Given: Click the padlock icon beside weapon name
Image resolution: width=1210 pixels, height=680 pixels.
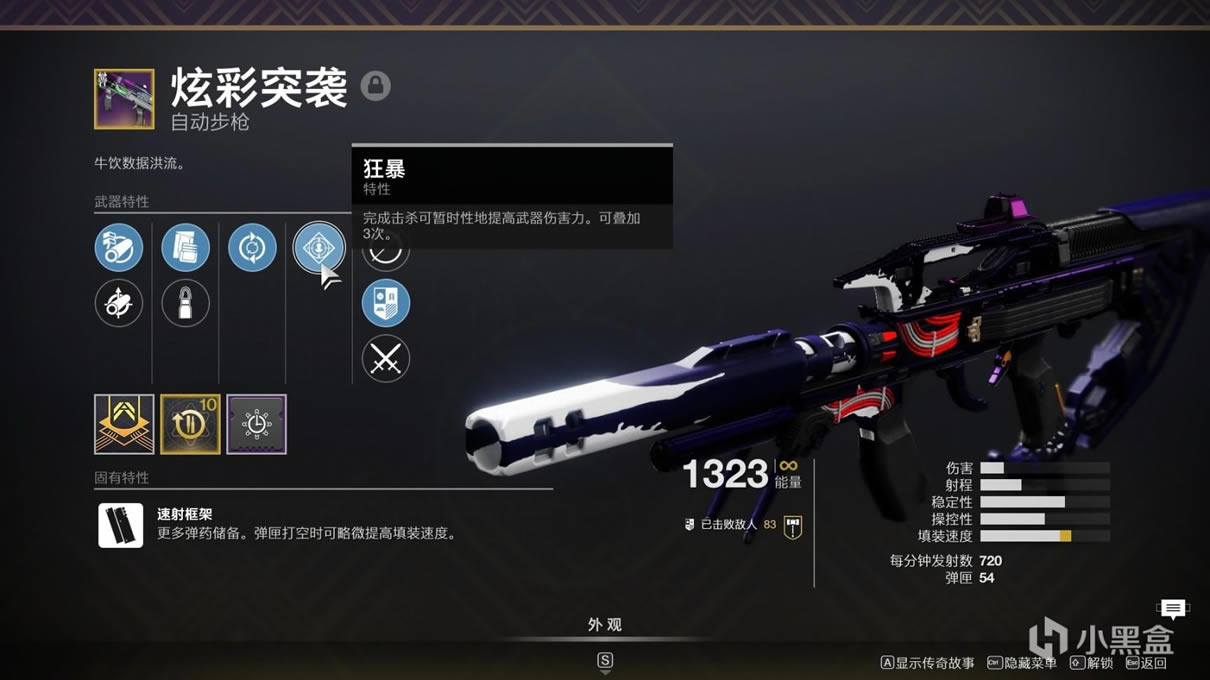Looking at the screenshot, I should [376, 86].
